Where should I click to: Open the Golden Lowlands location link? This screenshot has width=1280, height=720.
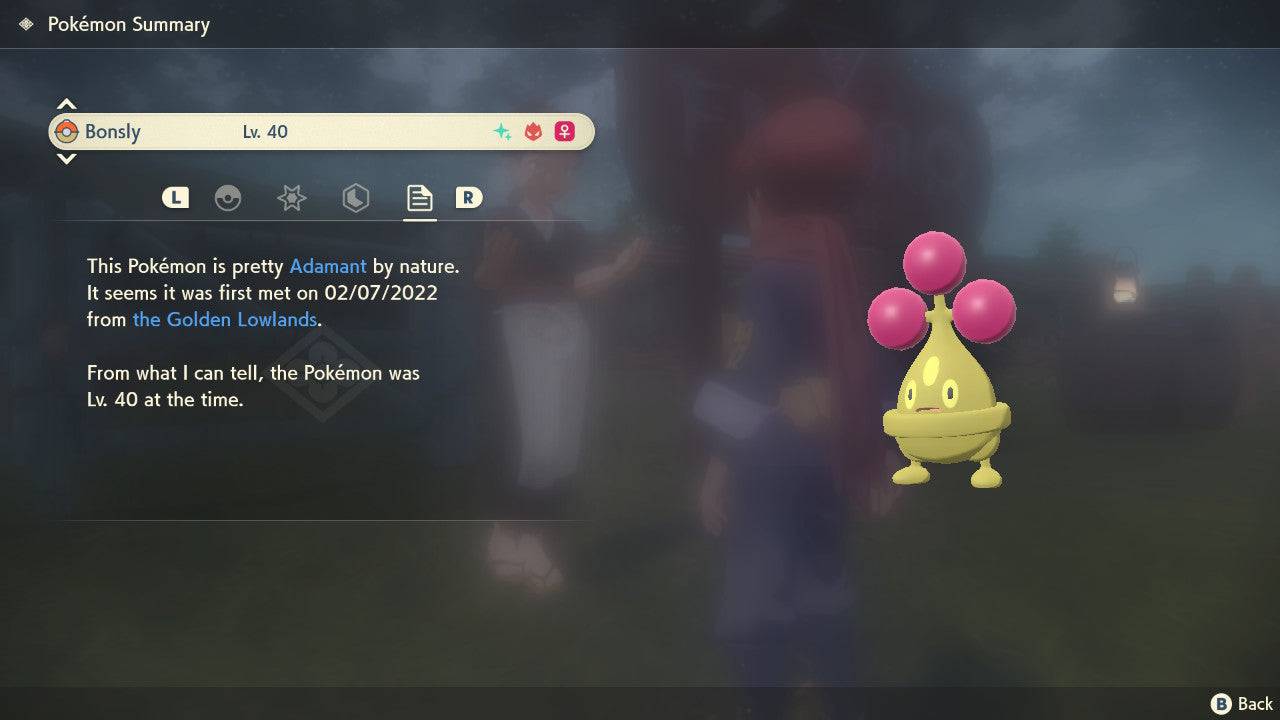(224, 319)
